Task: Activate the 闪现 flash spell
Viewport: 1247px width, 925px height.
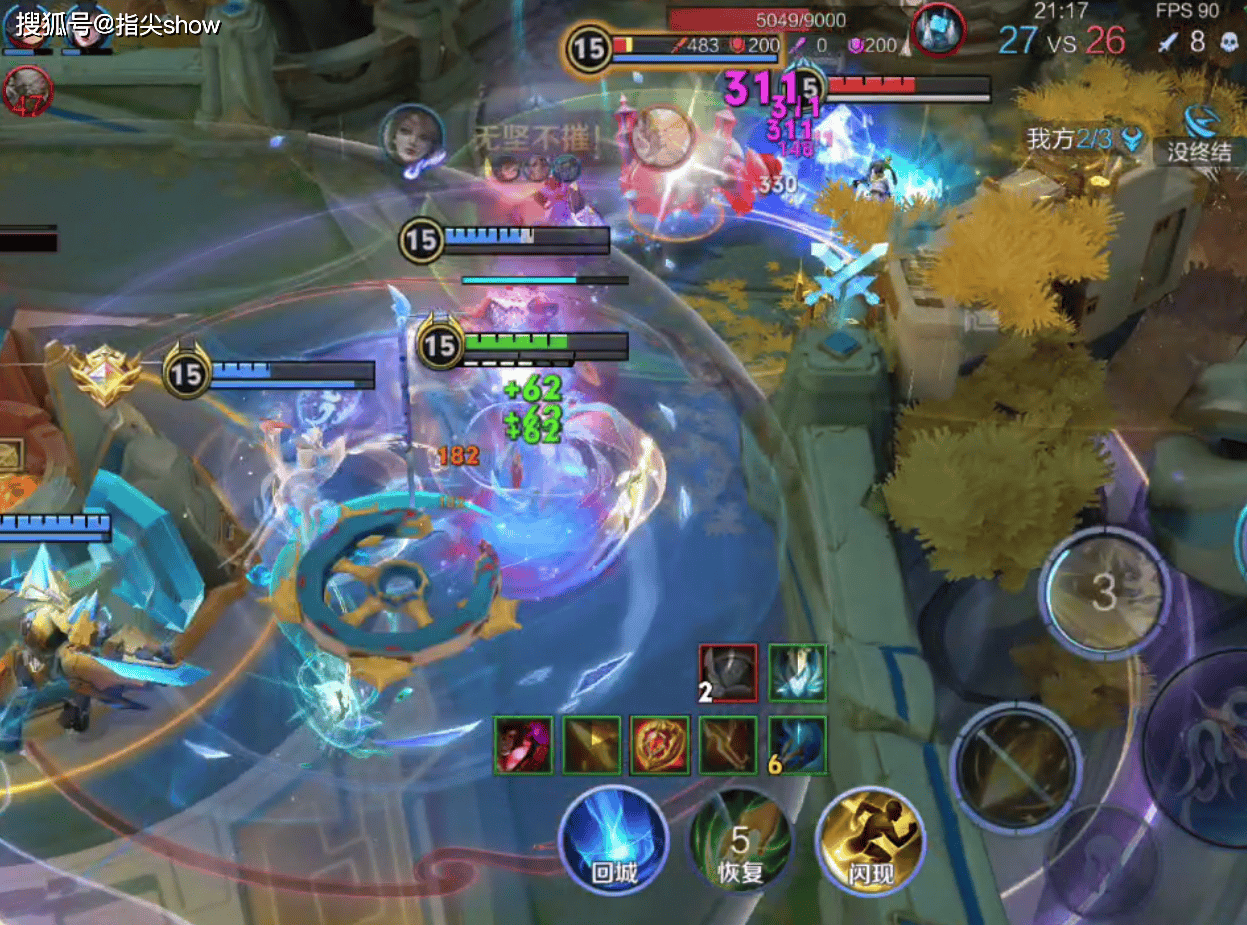Action: coord(868,842)
